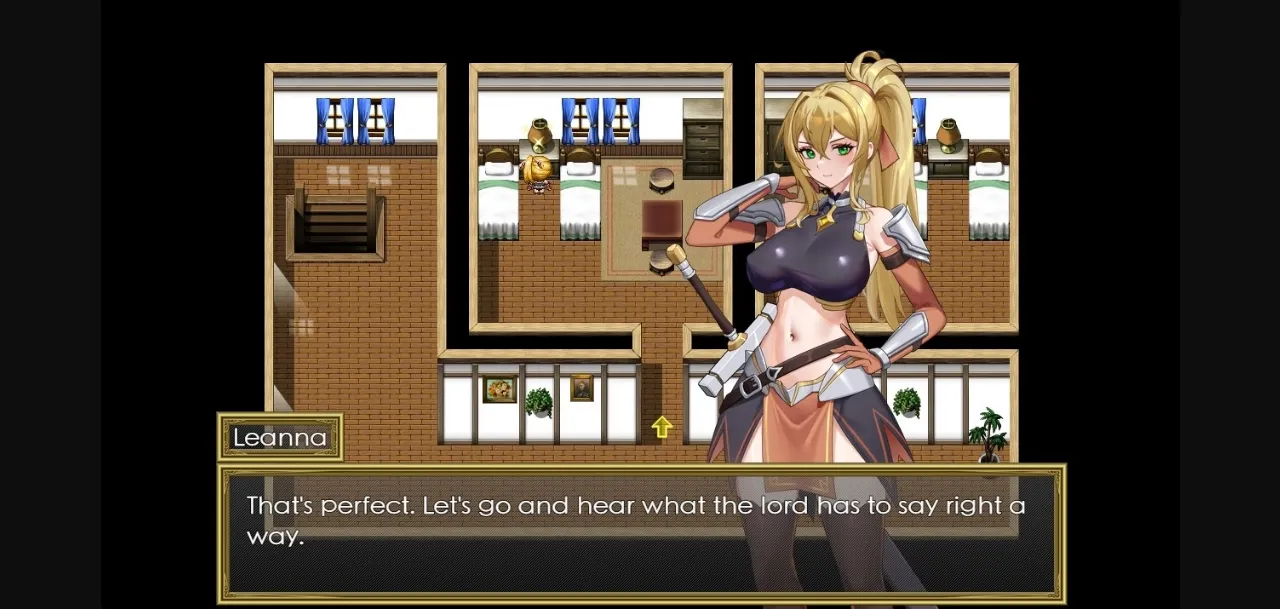This screenshot has height=609, width=1280.
Task: Advance Leanna's dialogue text box
Action: pyautogui.click(x=640, y=534)
